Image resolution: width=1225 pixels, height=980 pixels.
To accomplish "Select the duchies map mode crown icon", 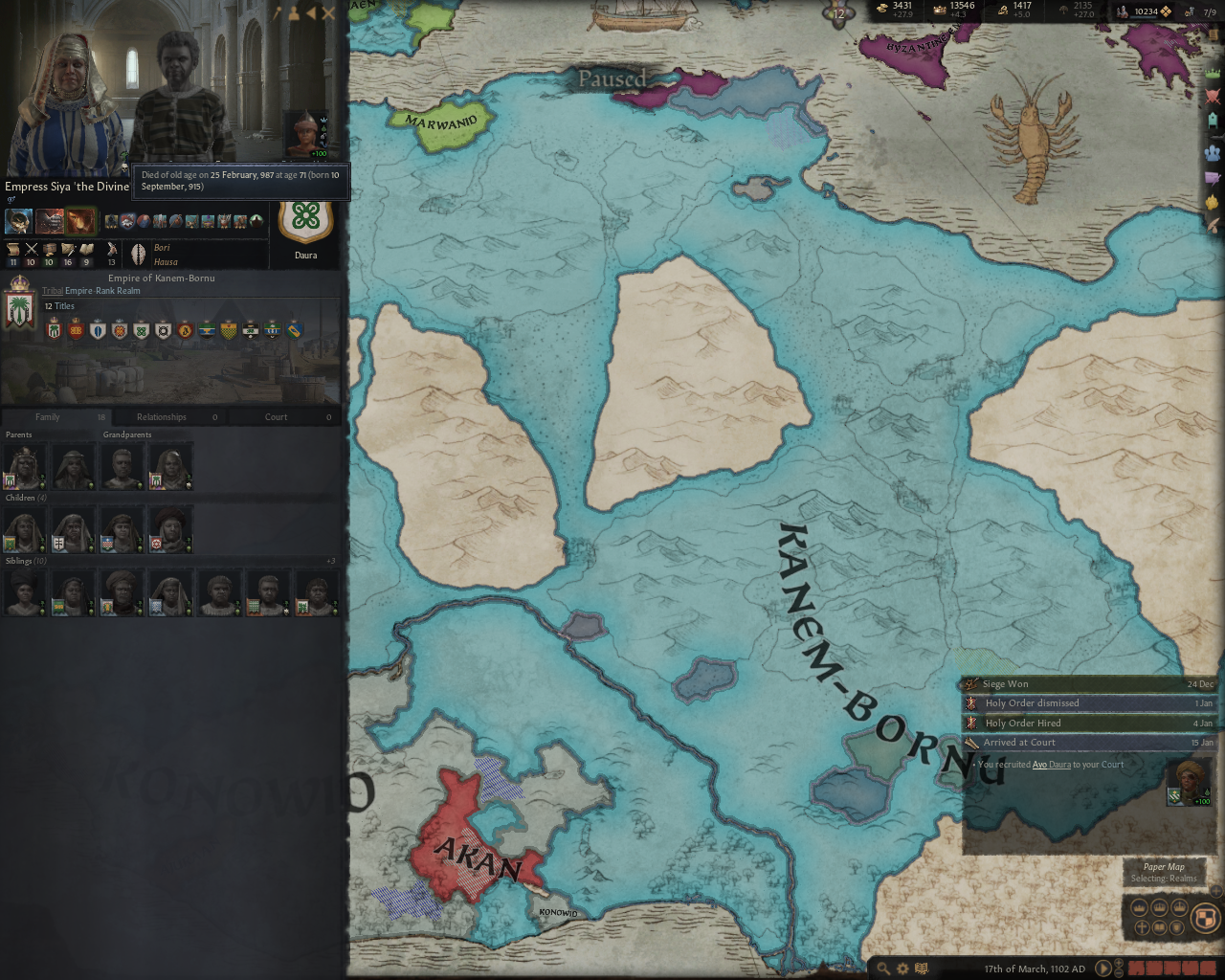I will point(1139,907).
